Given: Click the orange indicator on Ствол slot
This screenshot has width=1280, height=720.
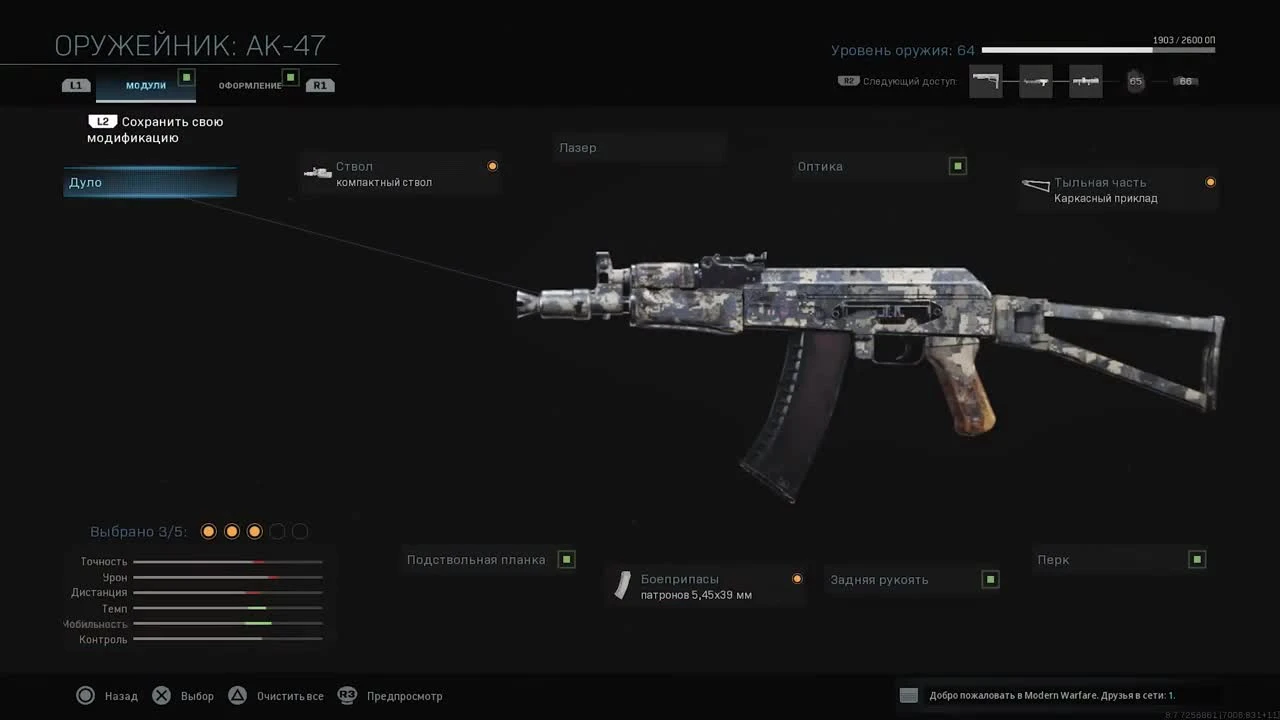Looking at the screenshot, I should point(492,166).
